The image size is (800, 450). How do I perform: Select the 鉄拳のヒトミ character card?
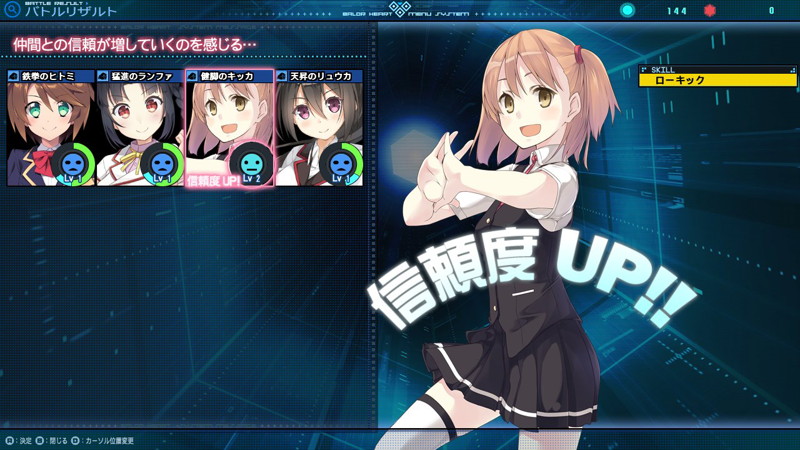click(x=51, y=128)
